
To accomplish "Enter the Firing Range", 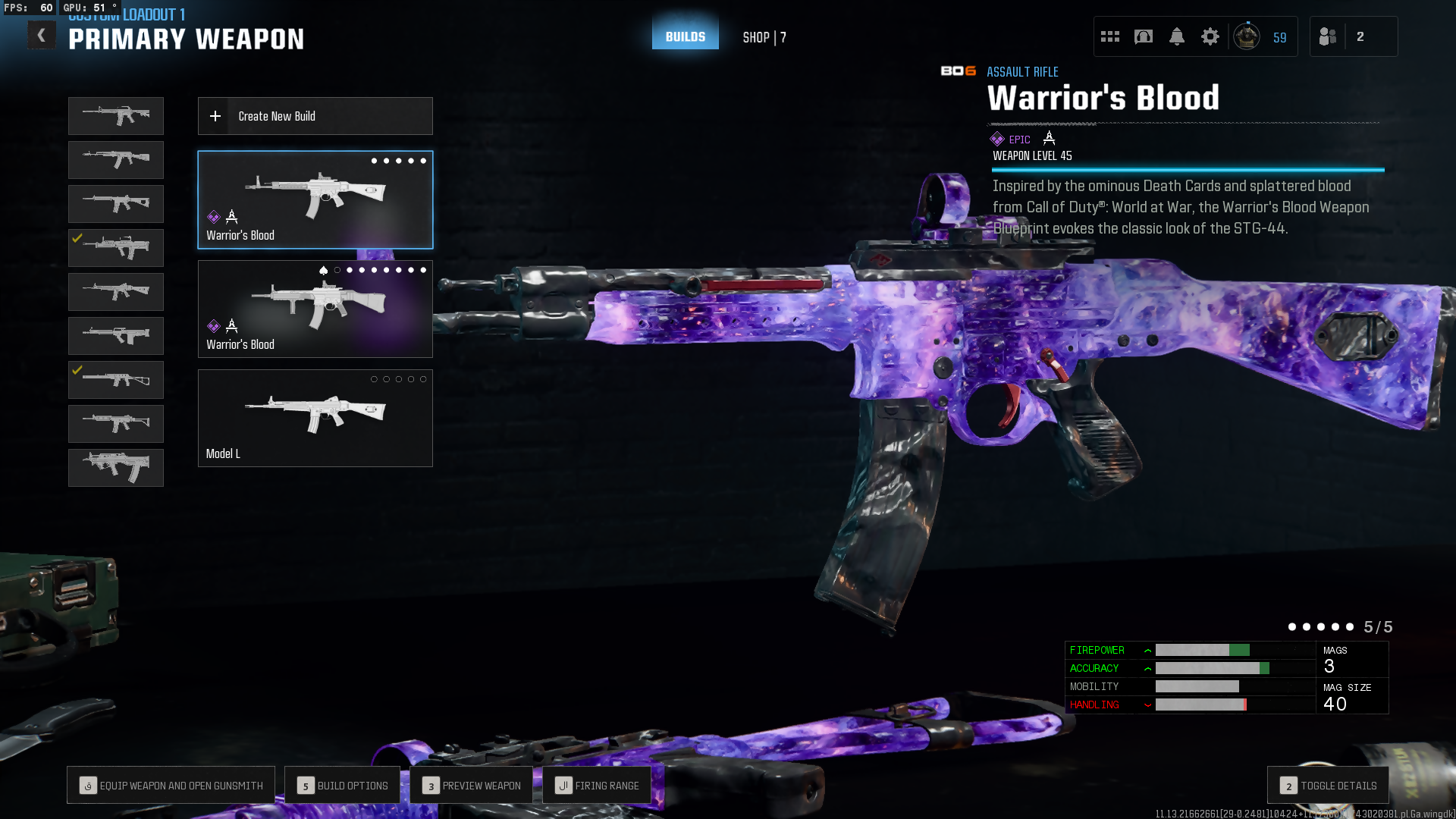I will pos(597,786).
